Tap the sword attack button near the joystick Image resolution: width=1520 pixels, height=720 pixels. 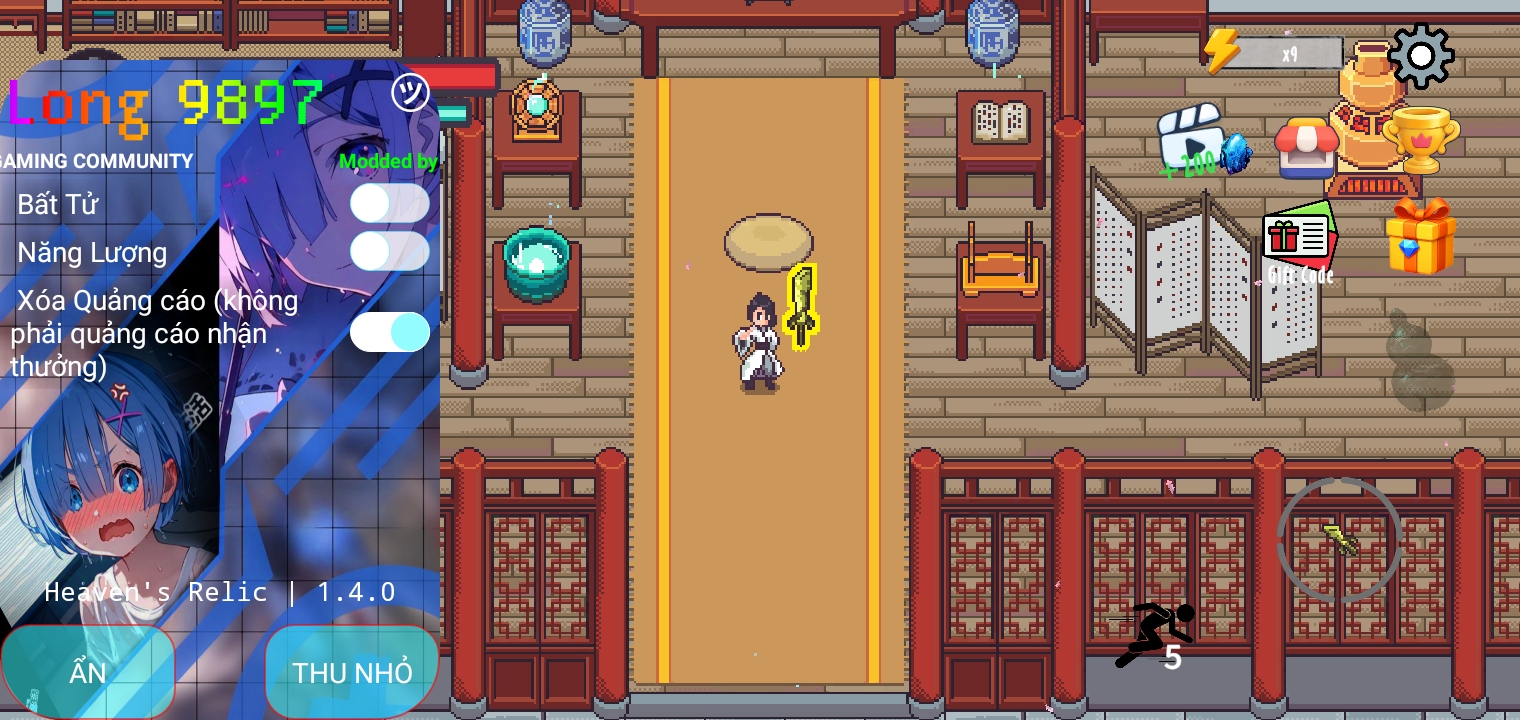(1342, 540)
